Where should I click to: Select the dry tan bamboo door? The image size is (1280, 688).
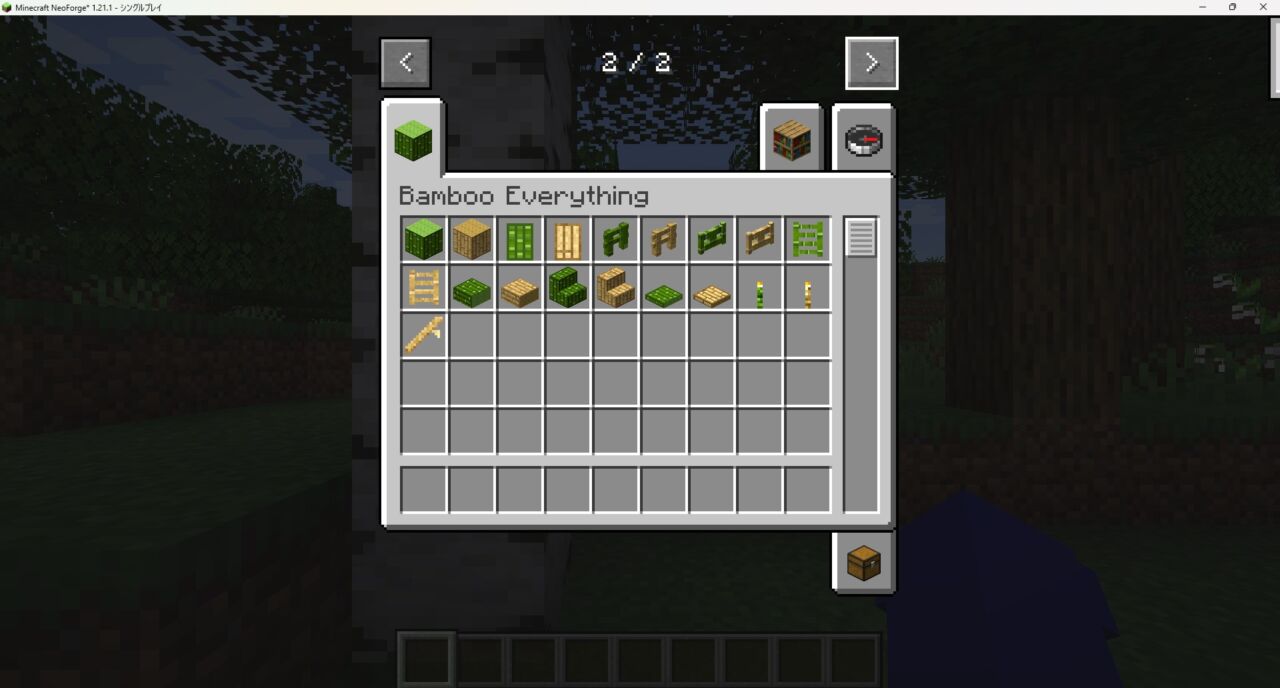pos(568,240)
